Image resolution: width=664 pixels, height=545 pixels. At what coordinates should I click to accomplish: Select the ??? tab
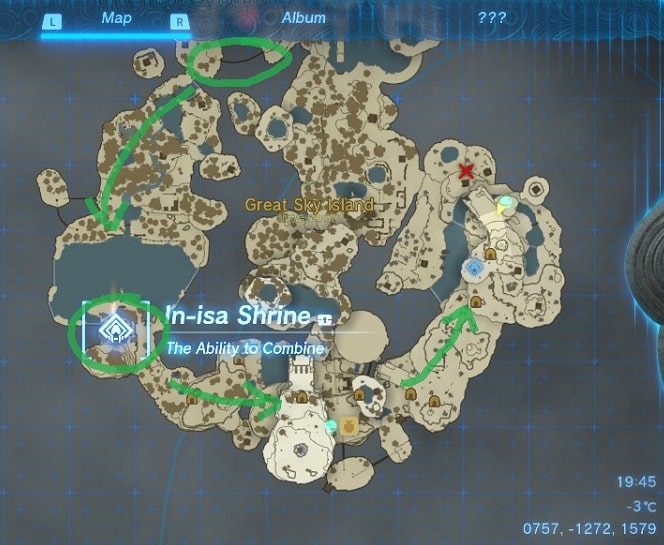491,18
